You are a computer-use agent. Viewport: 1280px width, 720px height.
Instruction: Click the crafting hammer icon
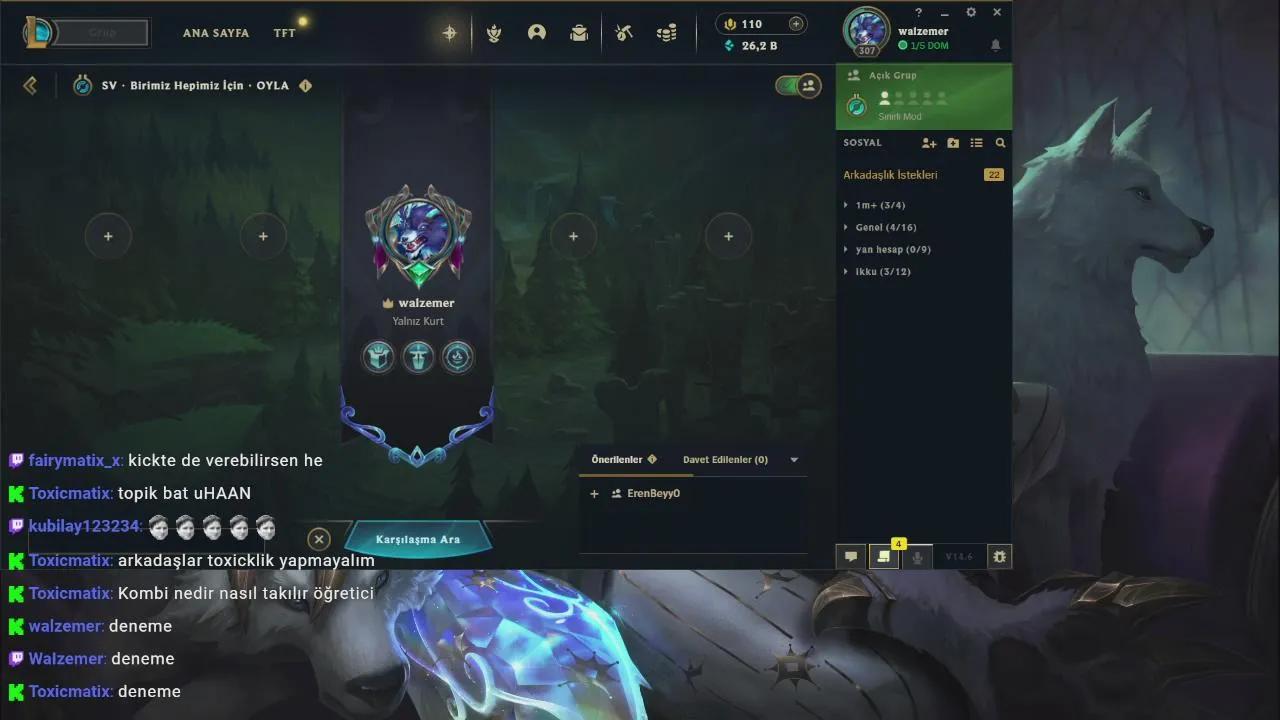click(x=623, y=33)
